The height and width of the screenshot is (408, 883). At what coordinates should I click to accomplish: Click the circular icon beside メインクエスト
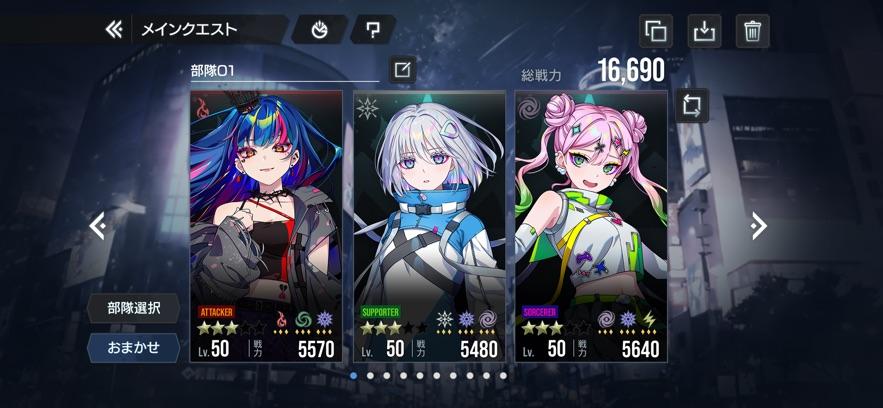coord(320,30)
